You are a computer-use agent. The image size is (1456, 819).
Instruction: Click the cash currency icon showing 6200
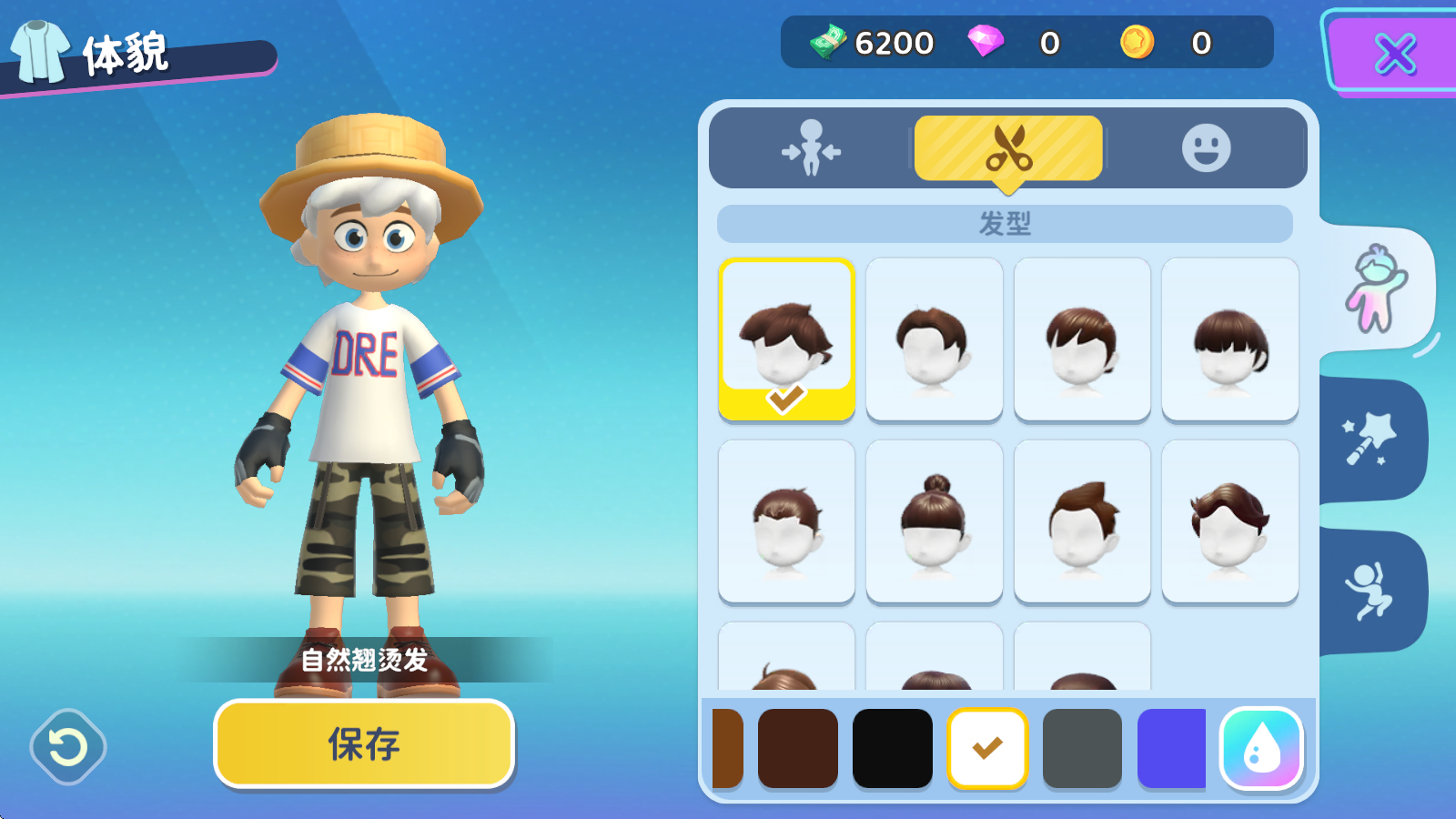826,42
